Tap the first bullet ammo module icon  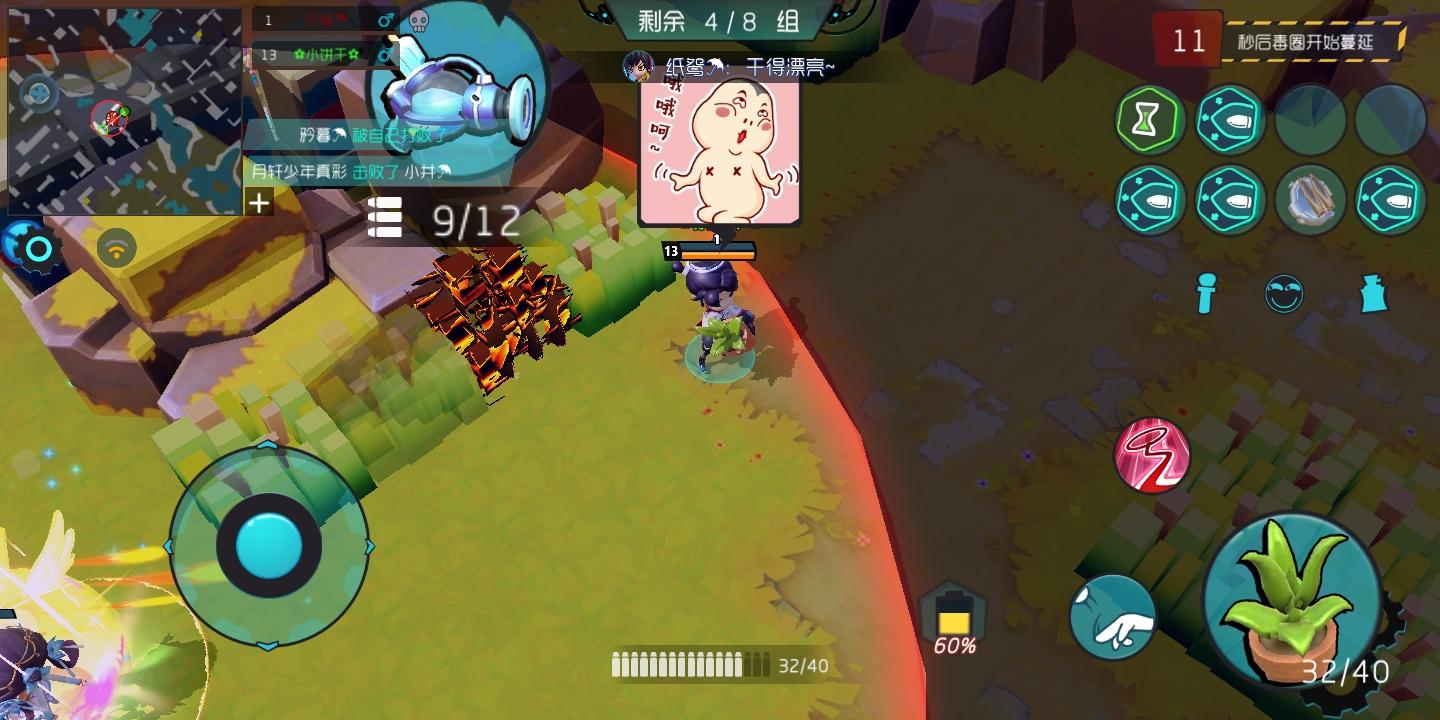click(x=1230, y=119)
